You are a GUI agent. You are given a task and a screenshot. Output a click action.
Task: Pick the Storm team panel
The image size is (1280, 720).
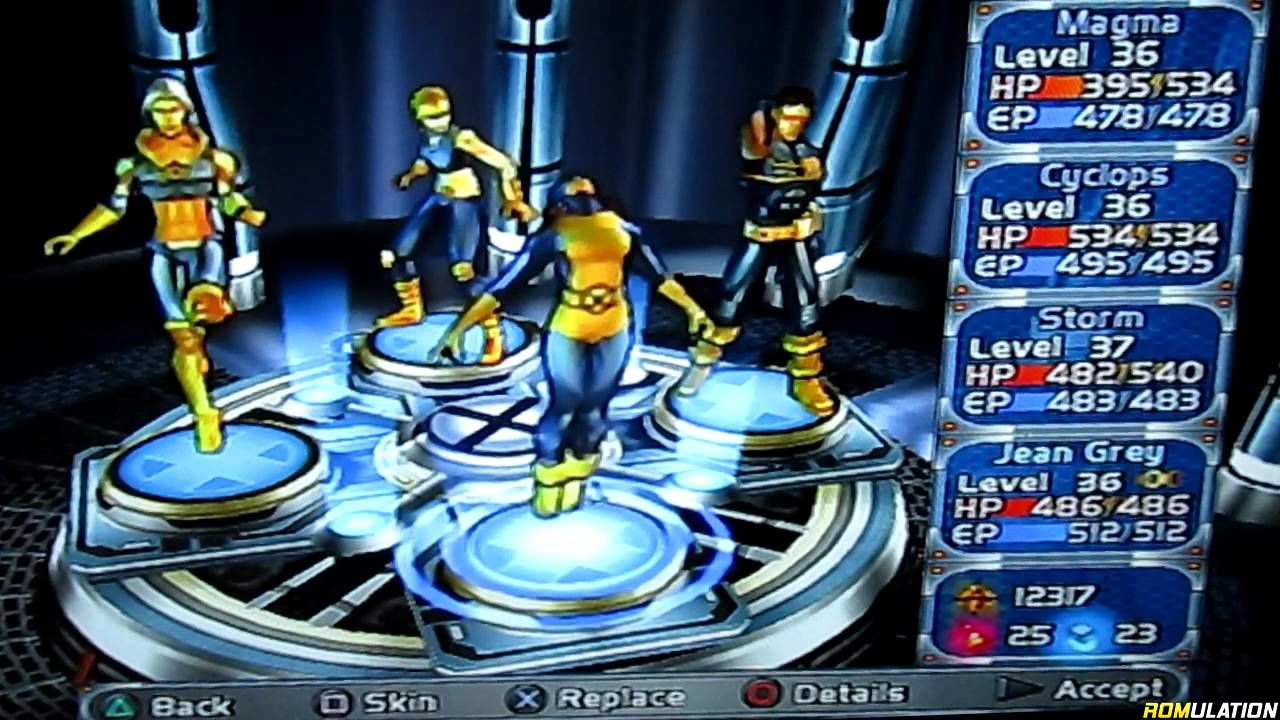[1087, 362]
